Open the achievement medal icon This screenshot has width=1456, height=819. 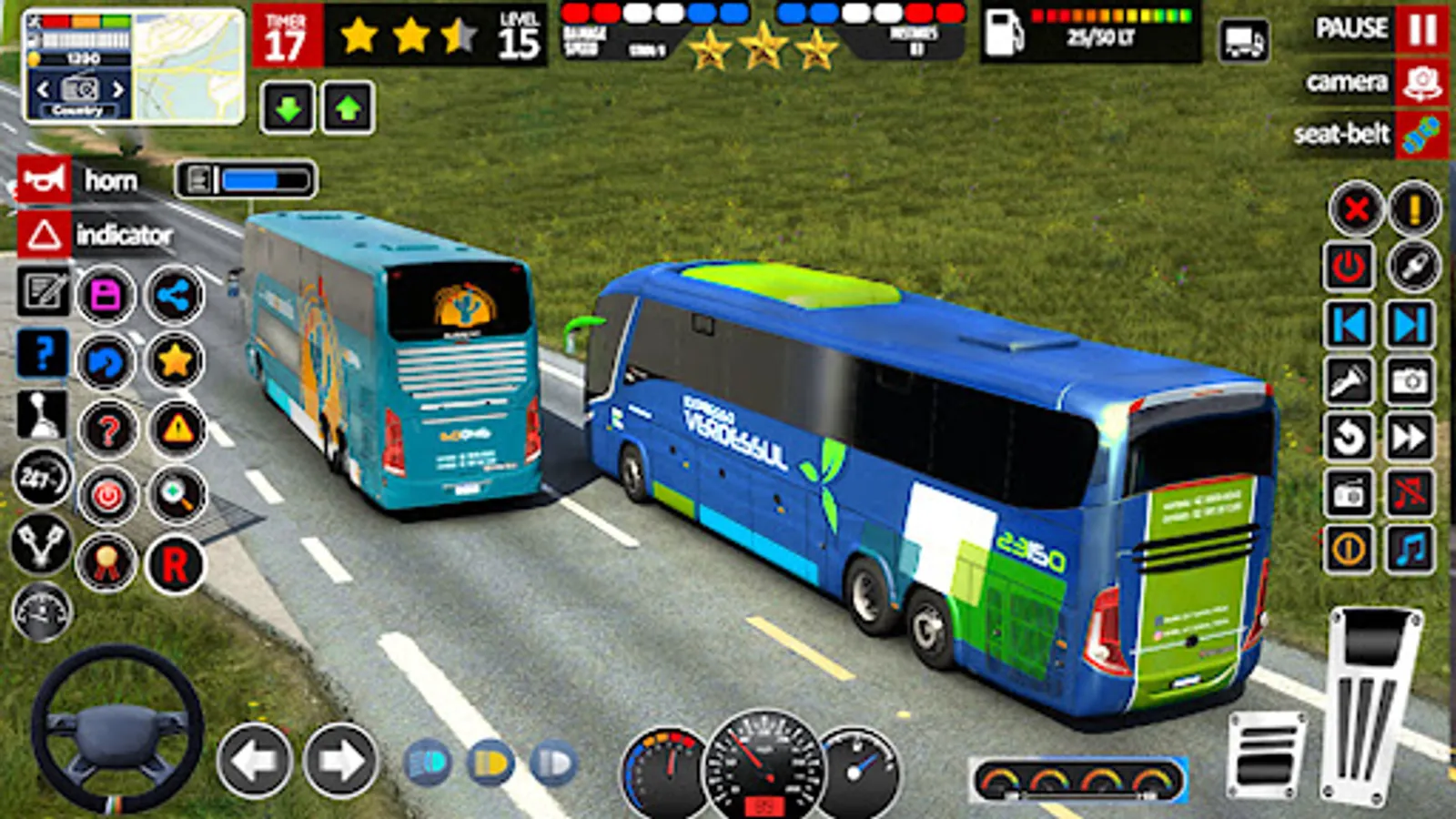(105, 560)
